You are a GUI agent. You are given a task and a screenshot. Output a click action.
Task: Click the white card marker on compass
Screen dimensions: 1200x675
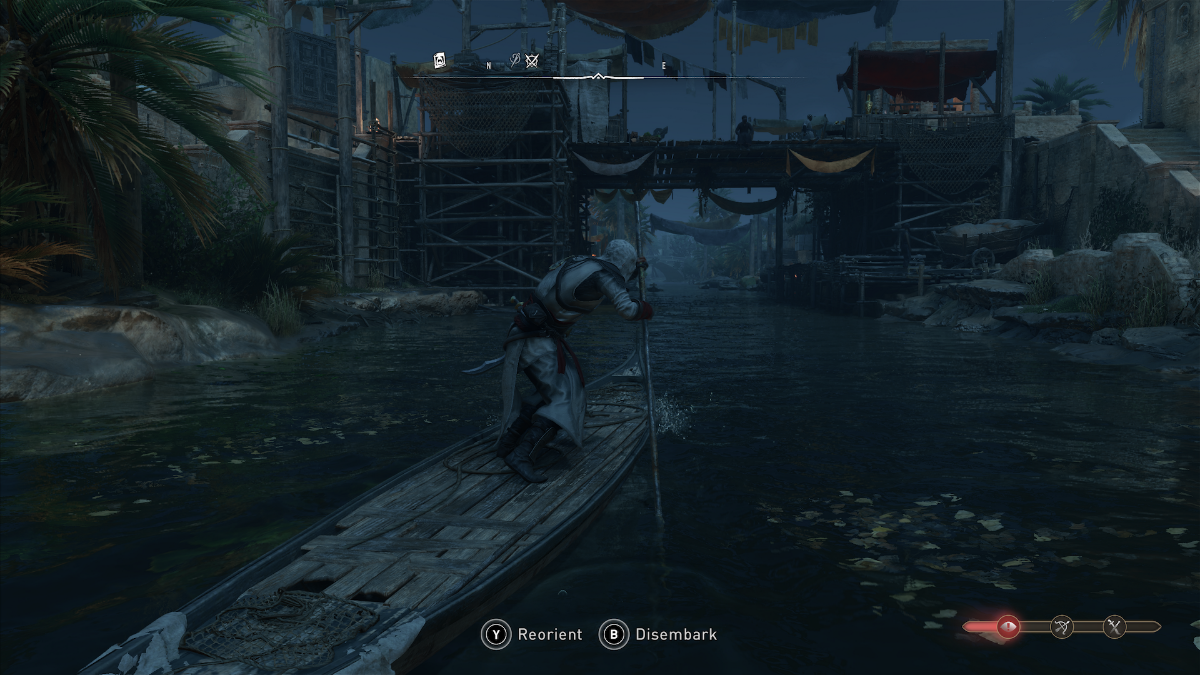click(x=439, y=62)
